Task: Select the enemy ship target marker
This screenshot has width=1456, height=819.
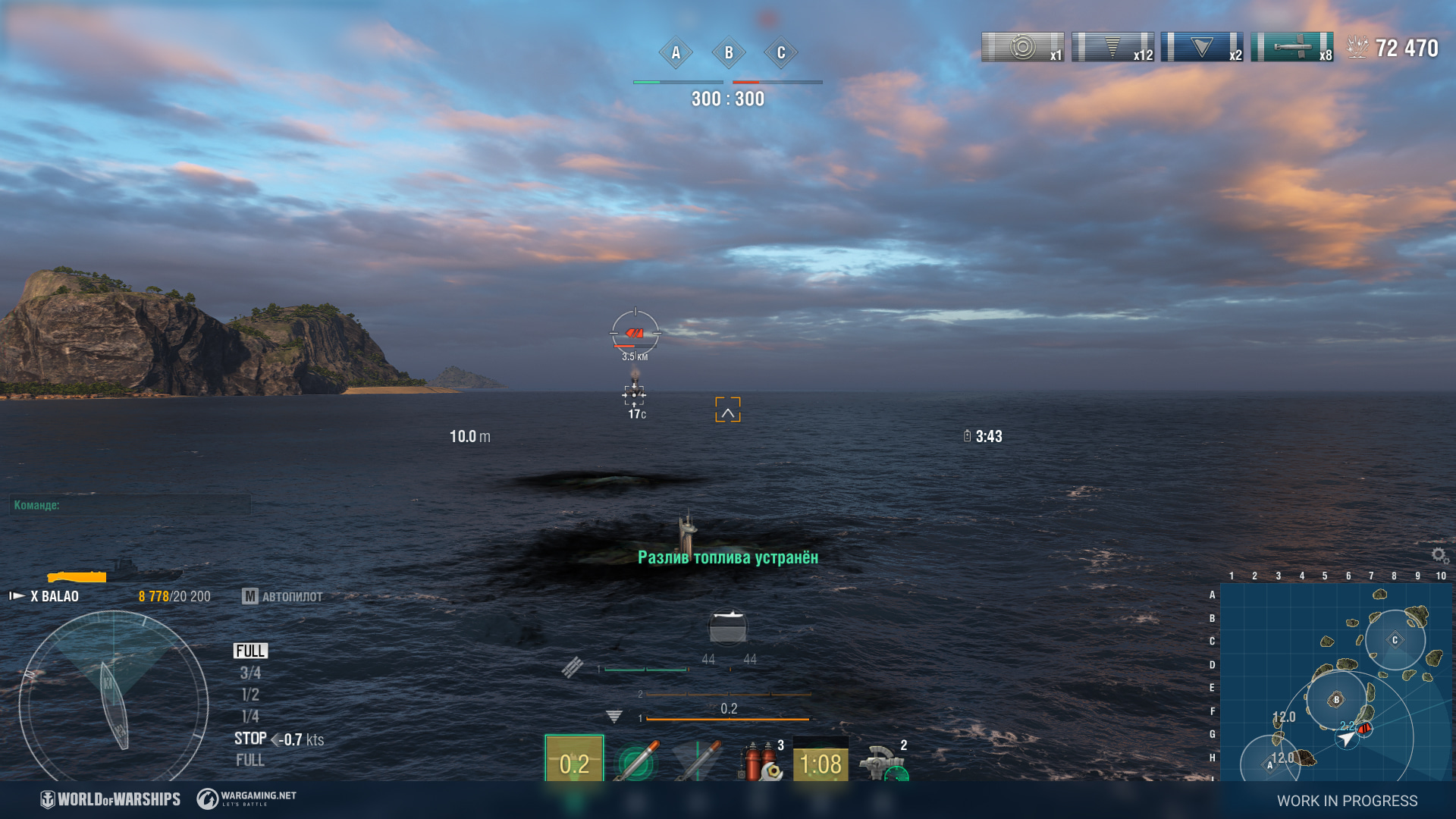Action: tap(635, 333)
